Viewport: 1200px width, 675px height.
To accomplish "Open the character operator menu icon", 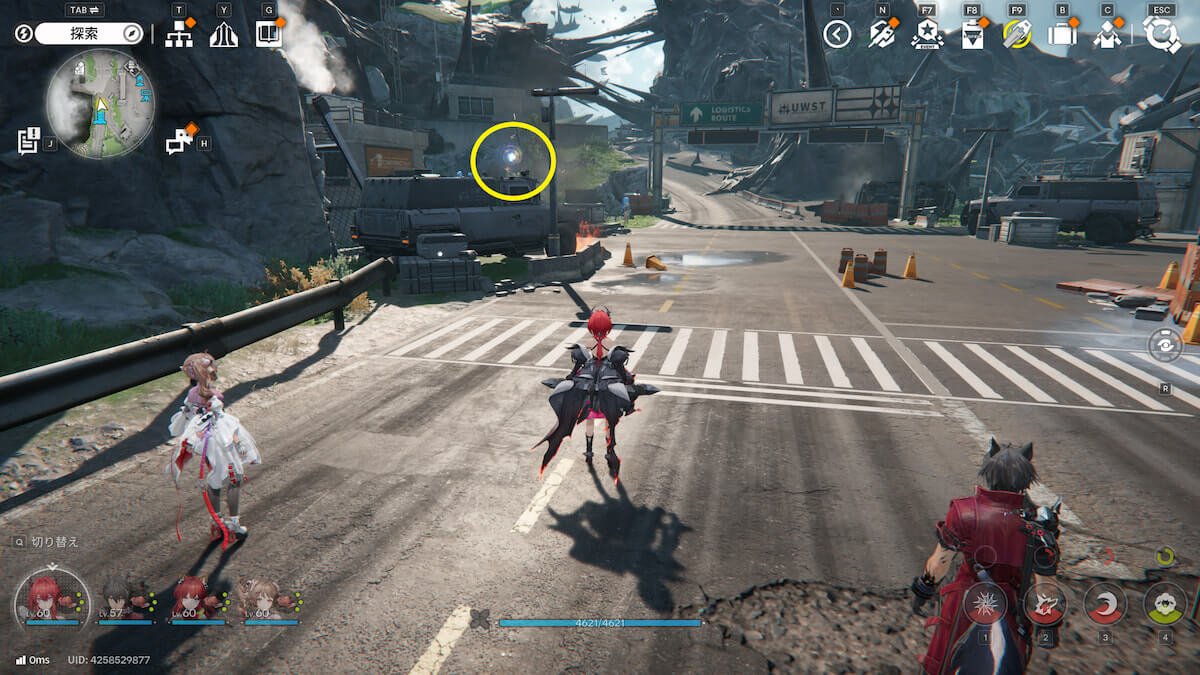I will (1107, 35).
